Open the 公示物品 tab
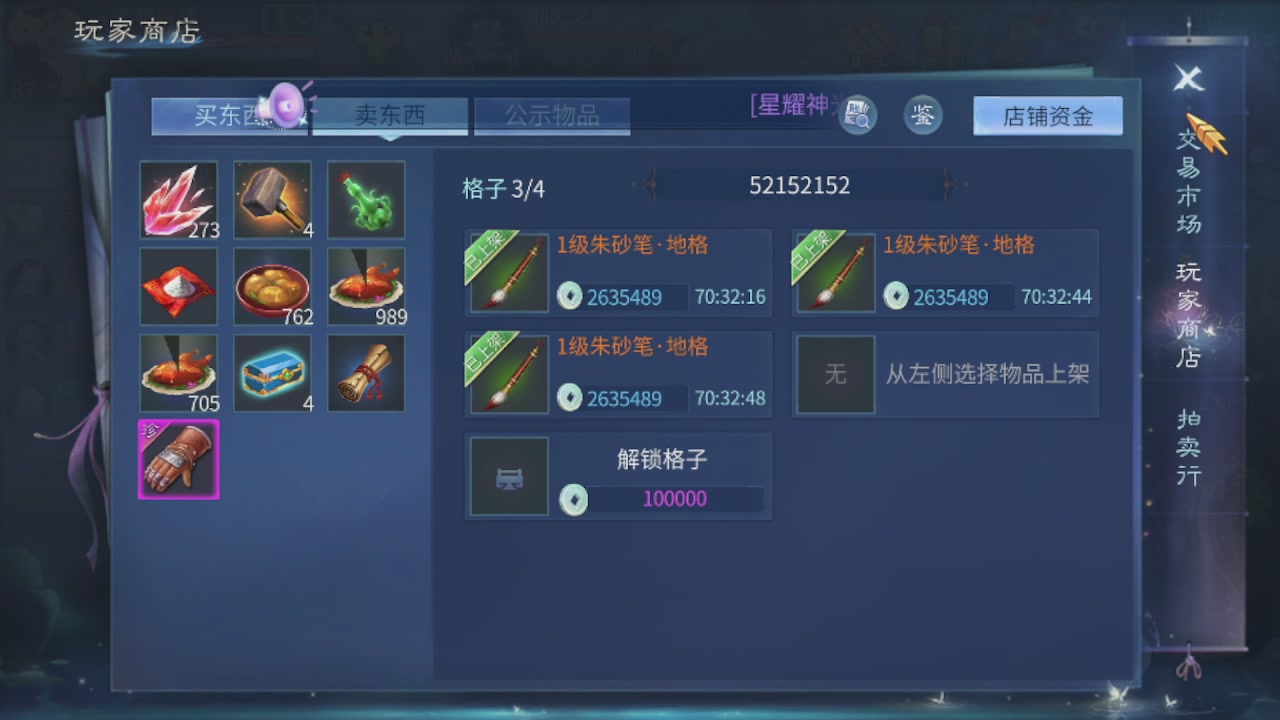1280x720 pixels. [551, 115]
